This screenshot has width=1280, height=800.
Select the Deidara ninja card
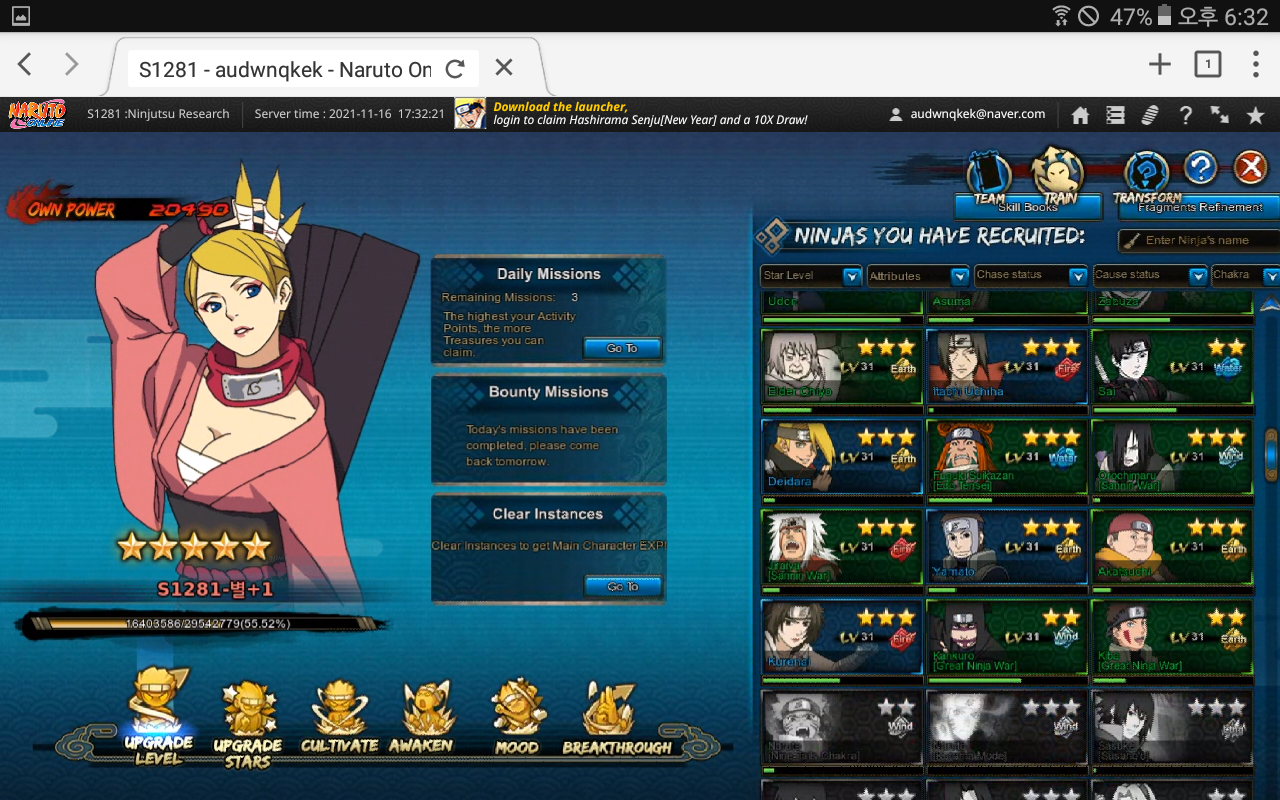[x=841, y=457]
